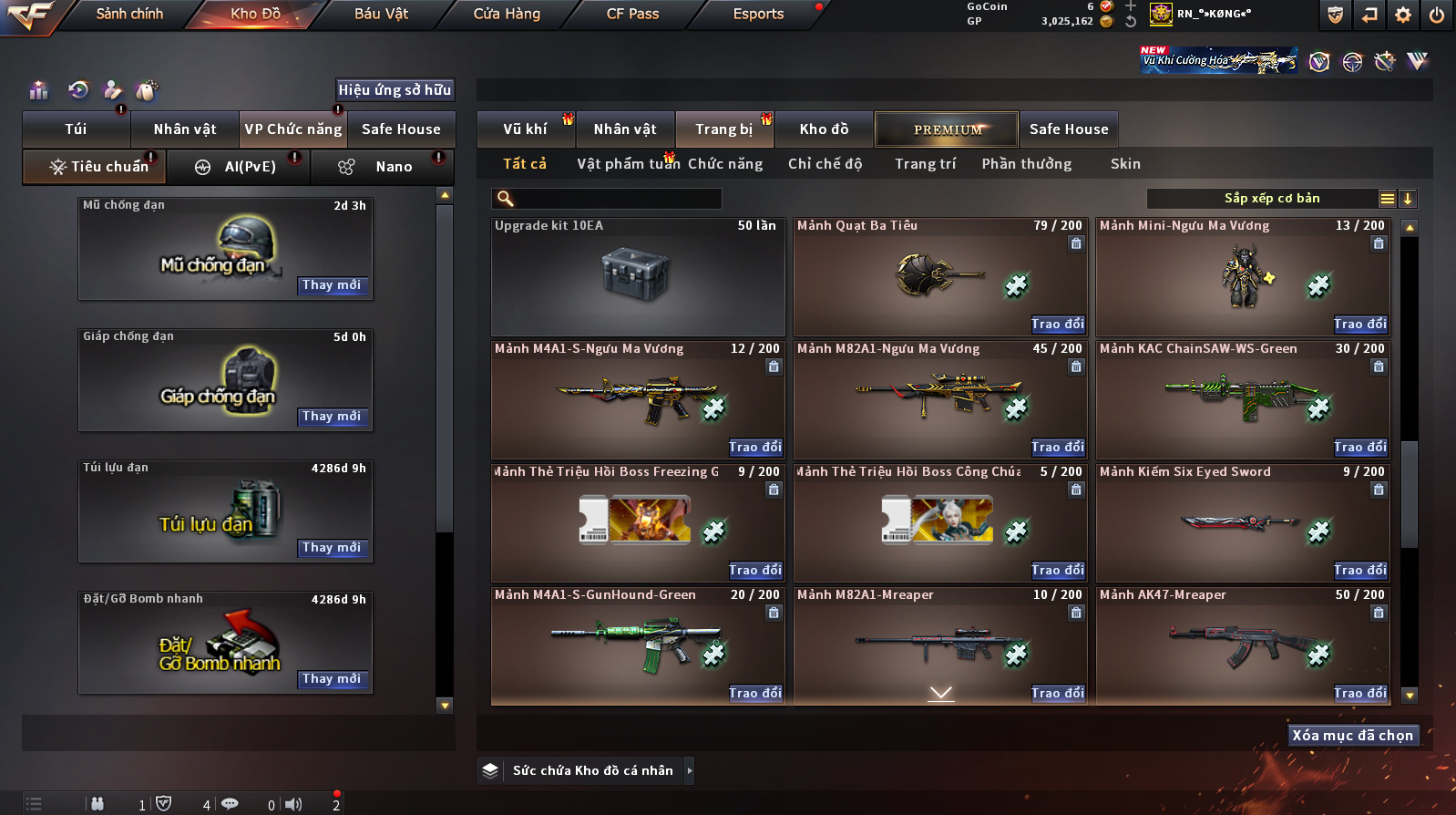Click Xóa mục đã chọn button
This screenshot has height=815, width=1456.
[x=1353, y=736]
